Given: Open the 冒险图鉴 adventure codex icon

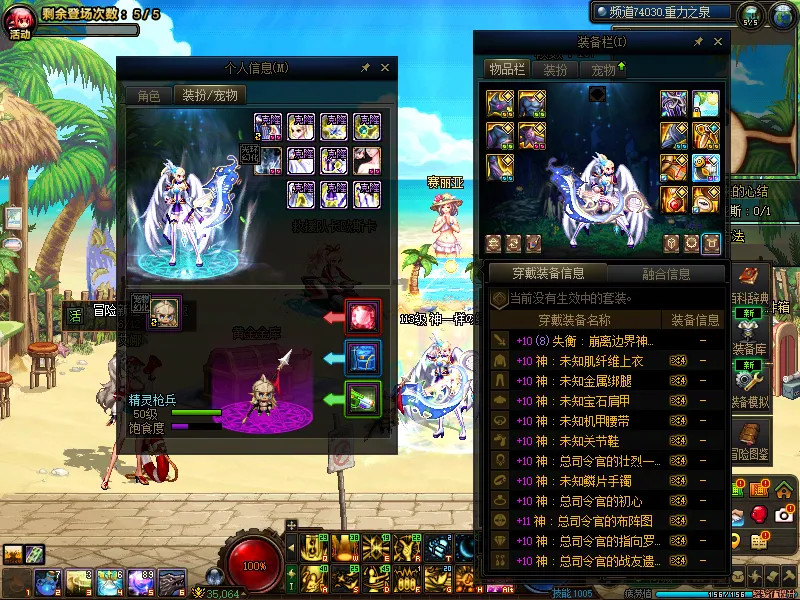Looking at the screenshot, I should [x=748, y=437].
